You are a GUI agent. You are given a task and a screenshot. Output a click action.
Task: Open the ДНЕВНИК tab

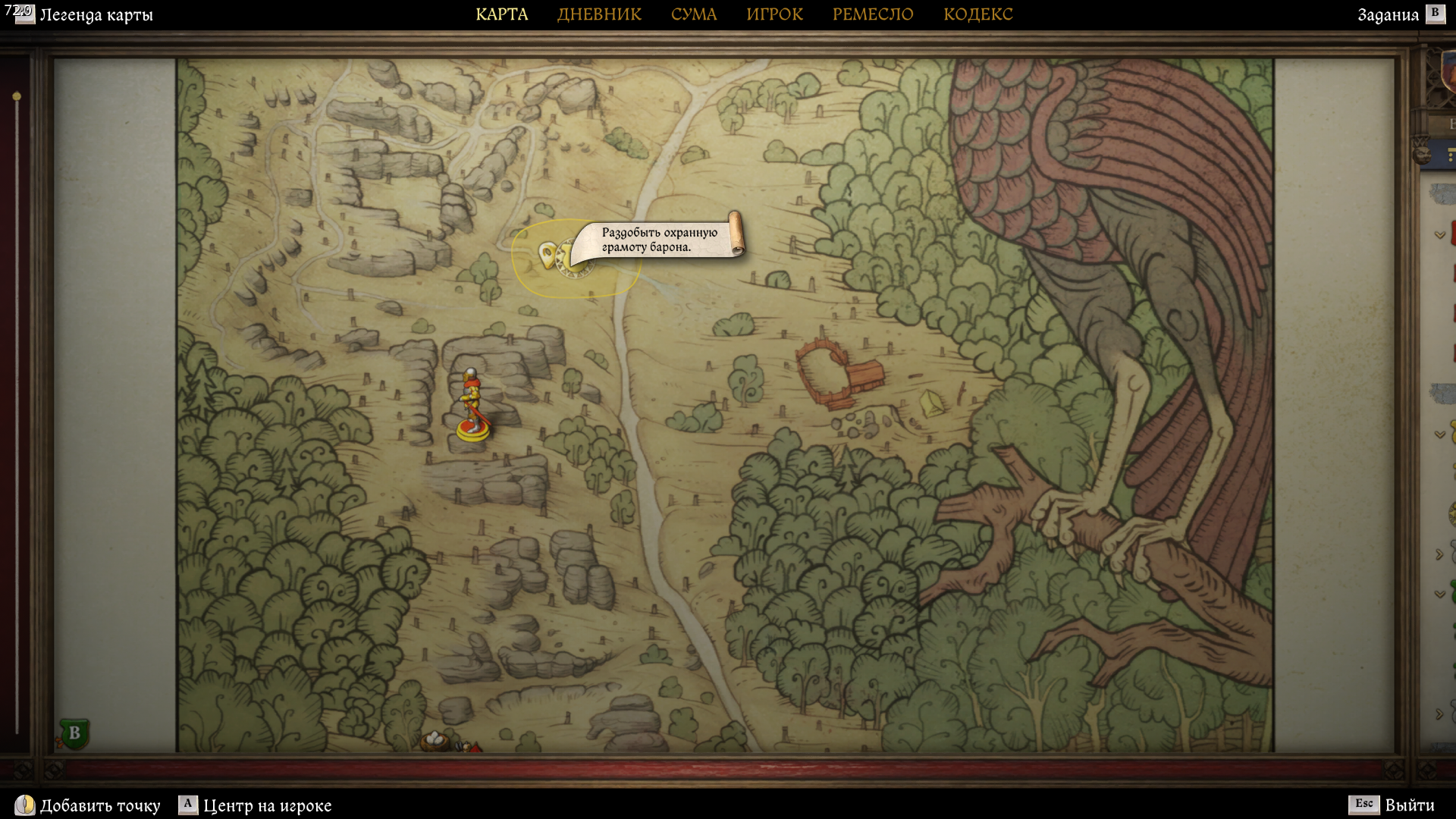[x=599, y=14]
